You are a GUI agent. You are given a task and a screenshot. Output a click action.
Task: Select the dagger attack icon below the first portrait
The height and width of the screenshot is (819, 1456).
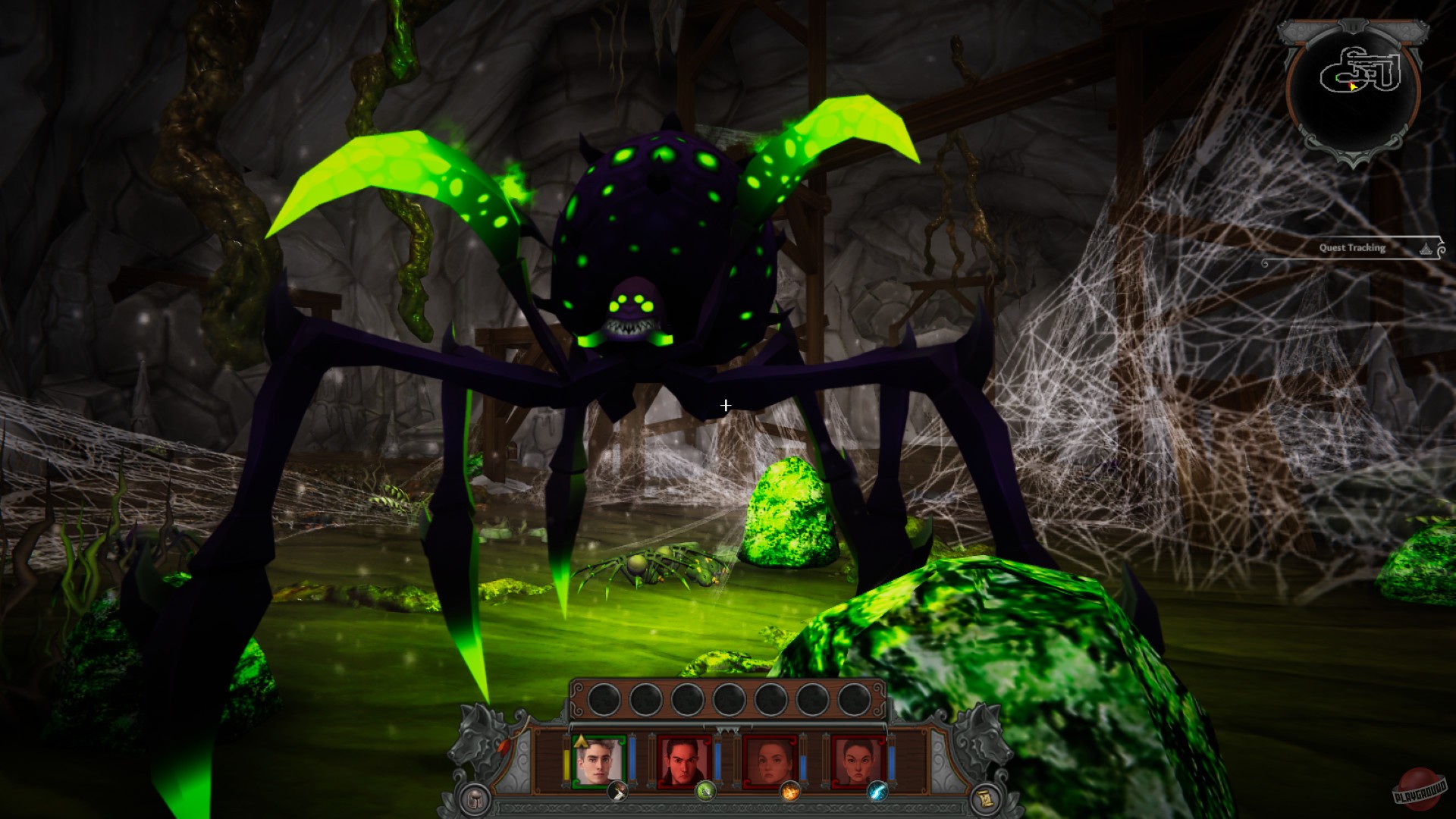pyautogui.click(x=617, y=793)
